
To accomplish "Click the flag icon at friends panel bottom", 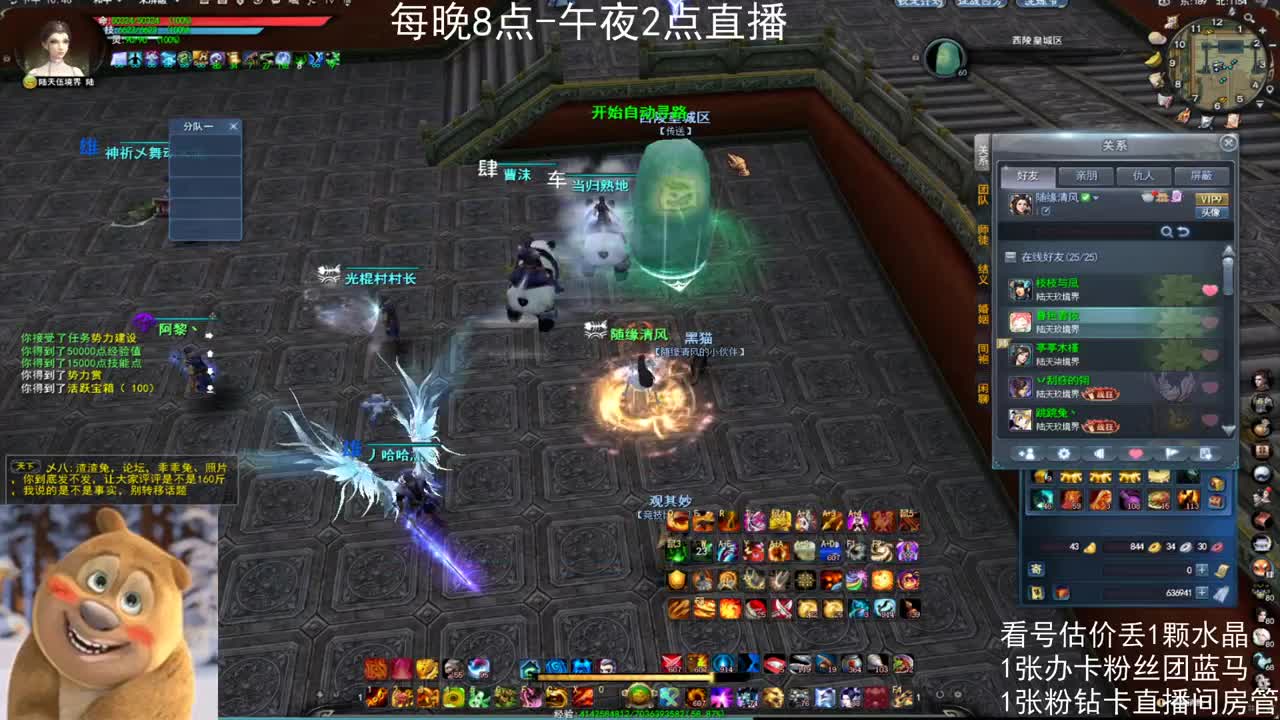I will [x=1172, y=452].
